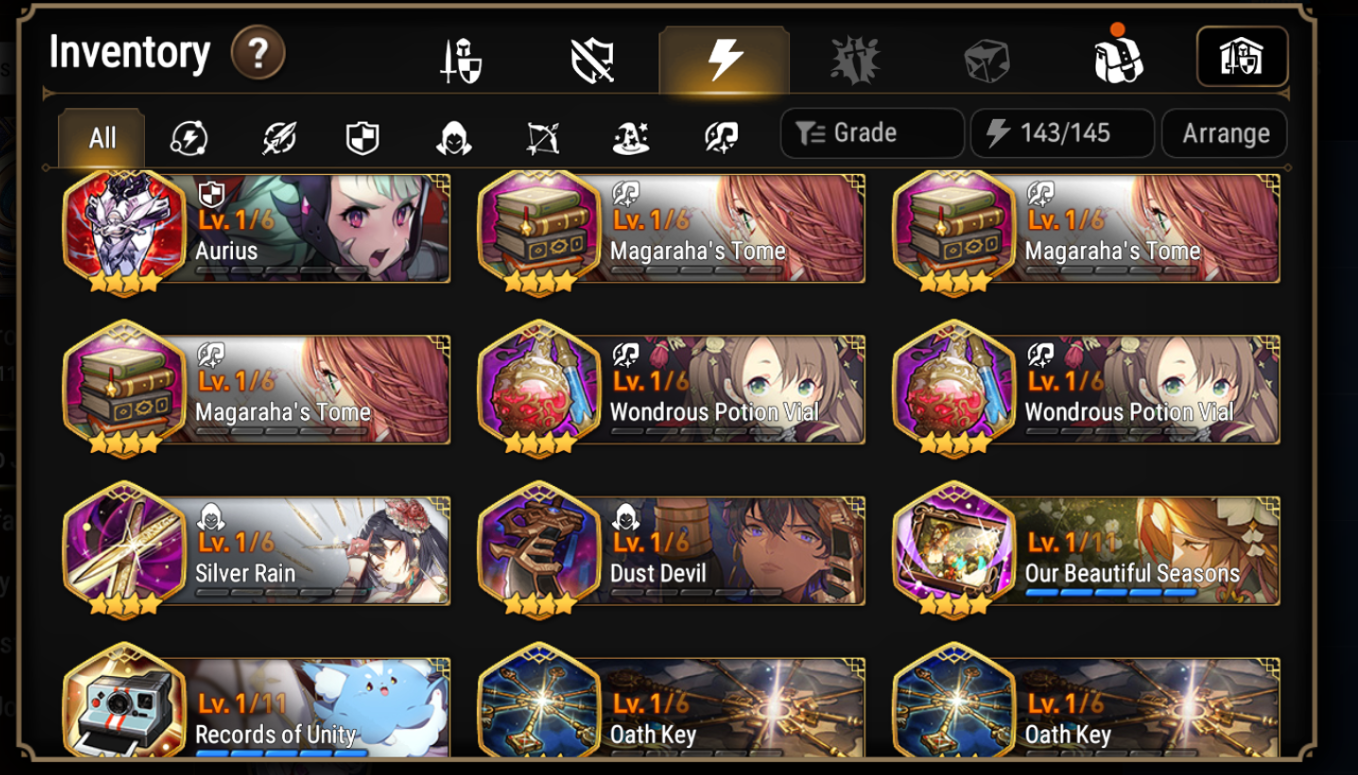Open the Grade filter dropdown
The image size is (1358, 775).
pos(871,133)
